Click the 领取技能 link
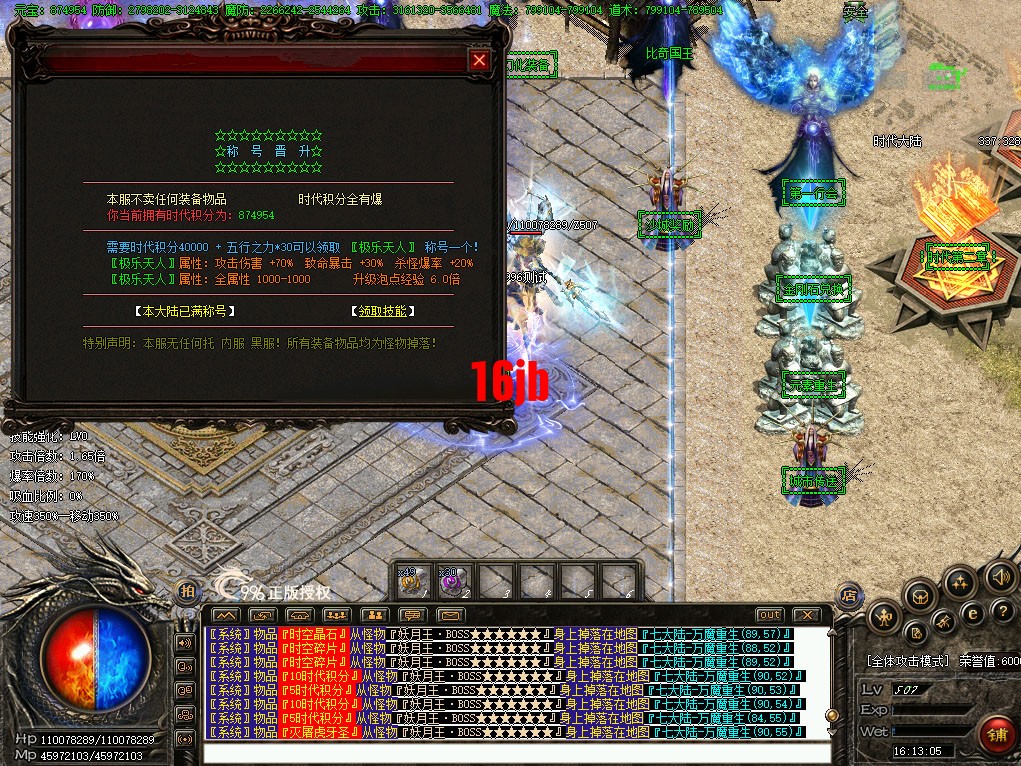This screenshot has width=1021, height=766. tap(385, 311)
